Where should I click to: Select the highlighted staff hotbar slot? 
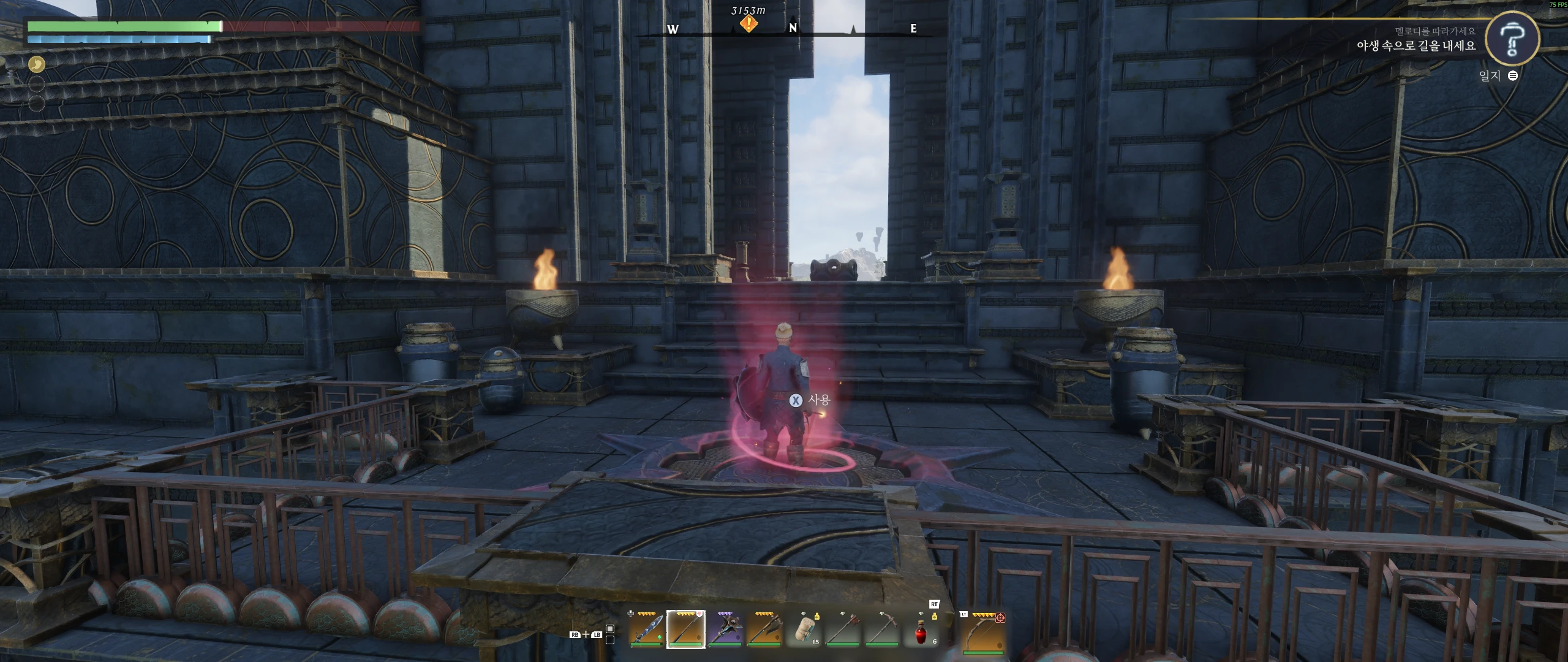[685, 630]
